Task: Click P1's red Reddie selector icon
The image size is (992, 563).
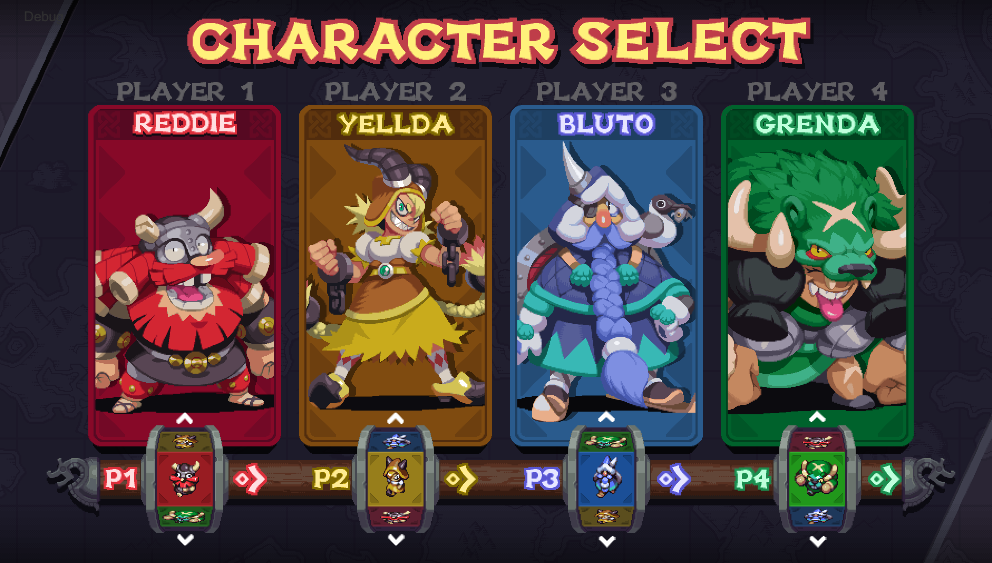Action: click(185, 478)
